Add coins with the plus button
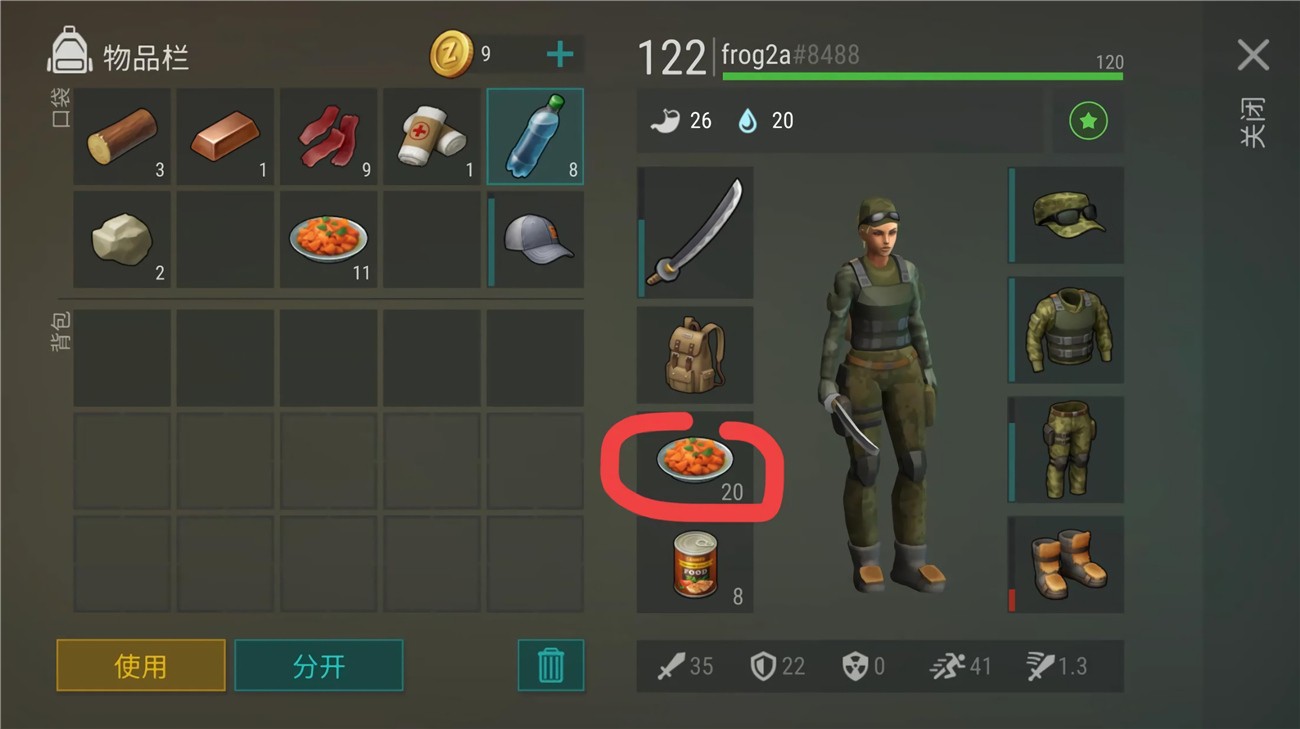The image size is (1300, 729). click(560, 55)
